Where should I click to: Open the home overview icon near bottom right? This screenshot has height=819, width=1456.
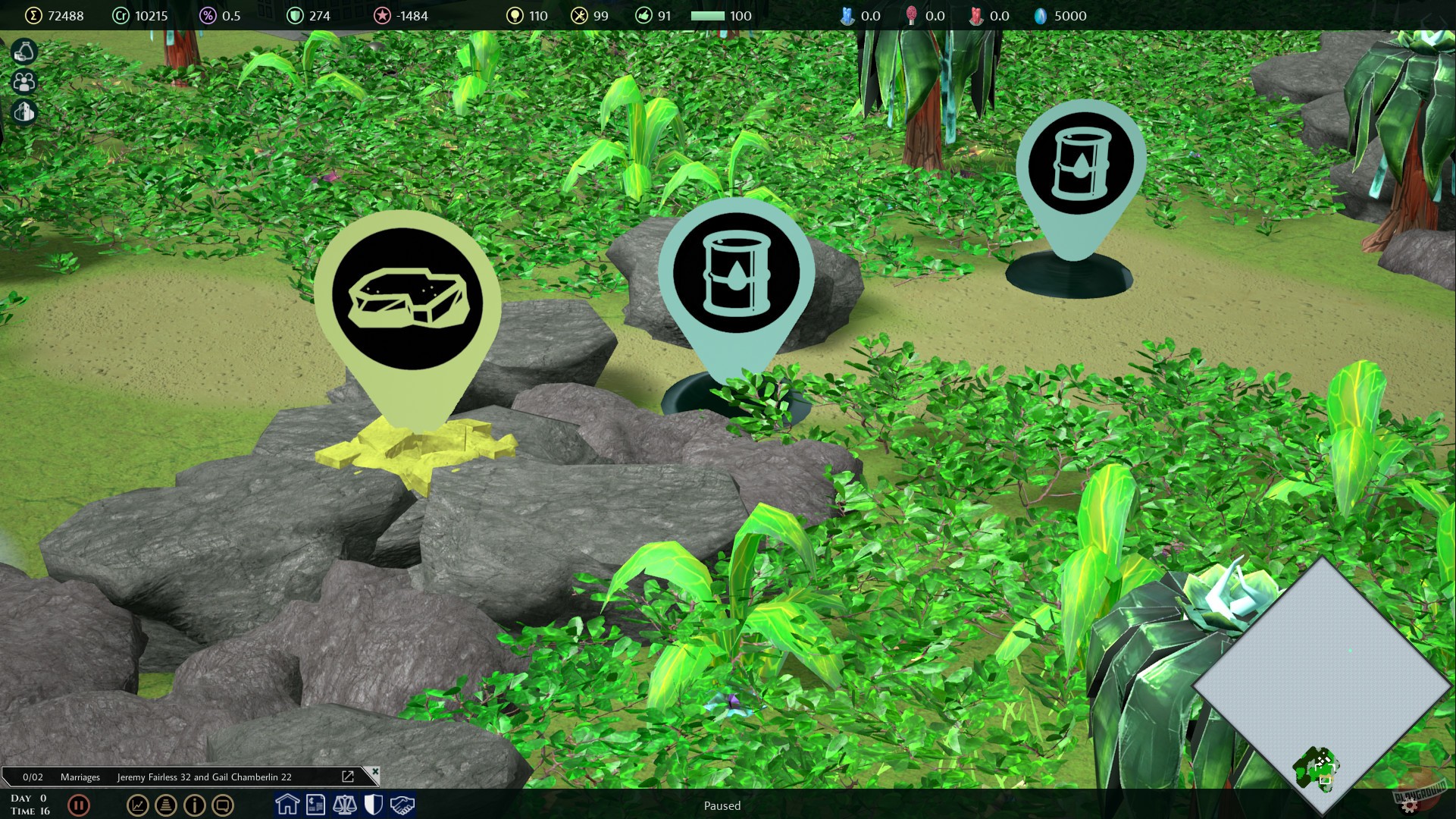pyautogui.click(x=287, y=806)
